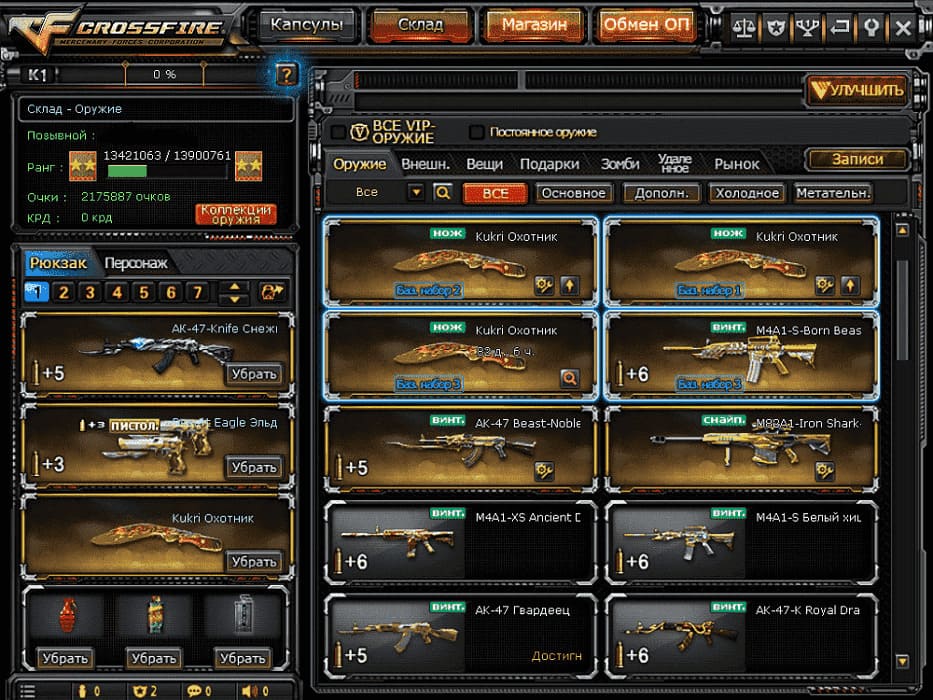Switch to the Внешн. tab

click(x=425, y=164)
